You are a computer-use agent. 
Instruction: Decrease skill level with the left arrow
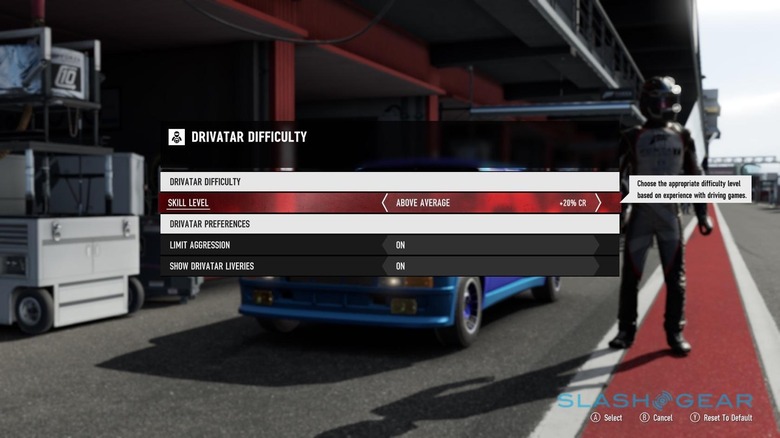point(385,203)
